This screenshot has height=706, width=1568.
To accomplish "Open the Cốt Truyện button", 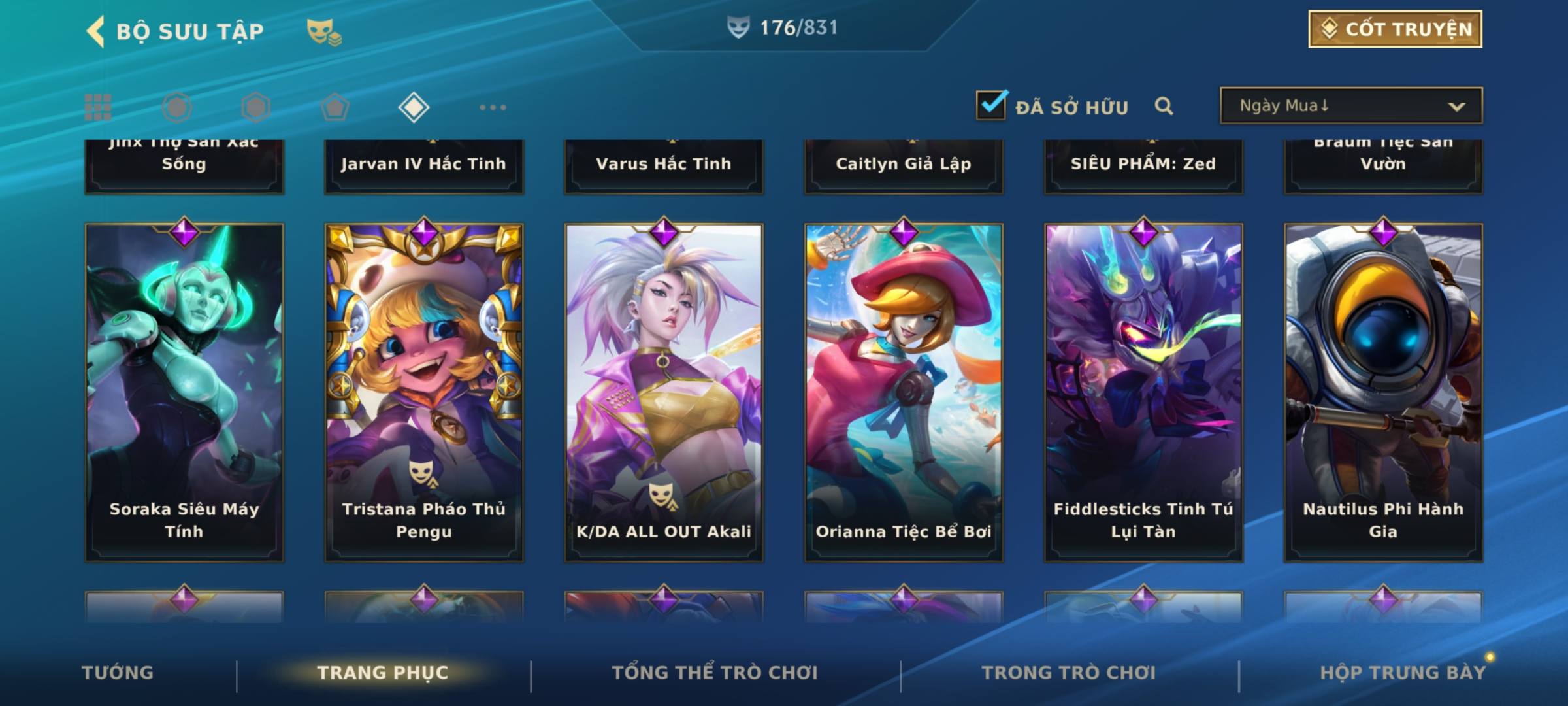I will 1395,29.
